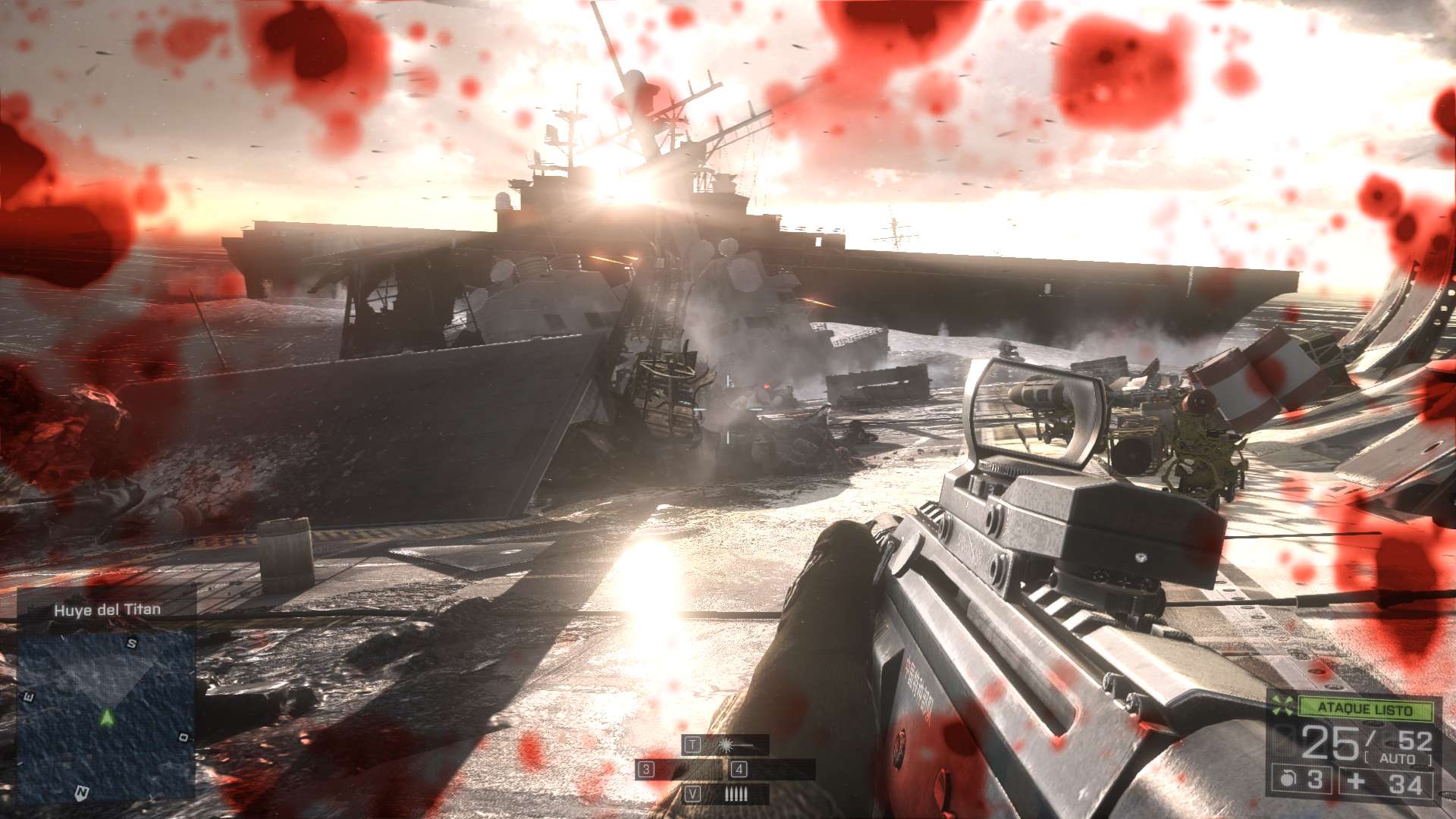Click the medkit plus icon
This screenshot has width=1456, height=819.
1357,781
